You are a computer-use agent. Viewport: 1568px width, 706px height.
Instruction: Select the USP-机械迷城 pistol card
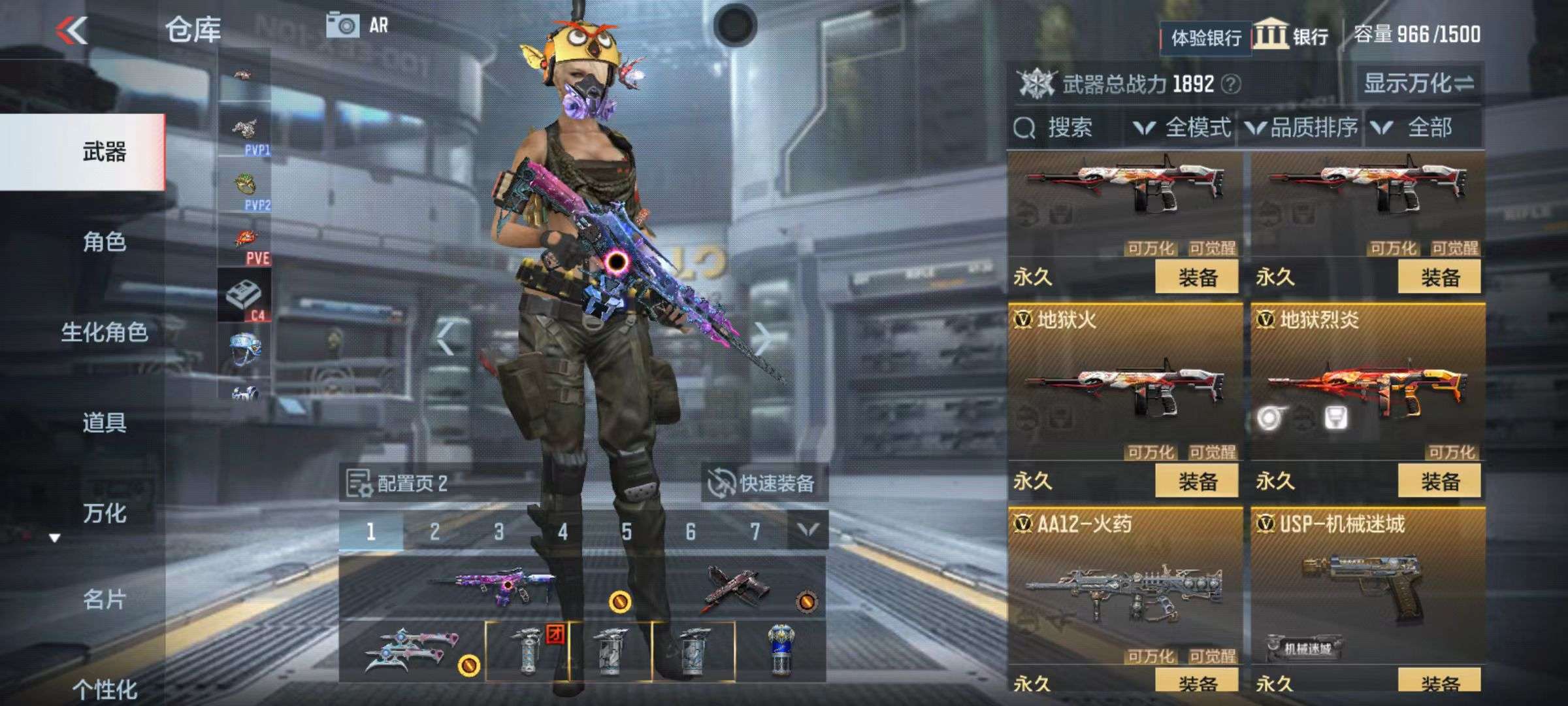(x=1367, y=588)
